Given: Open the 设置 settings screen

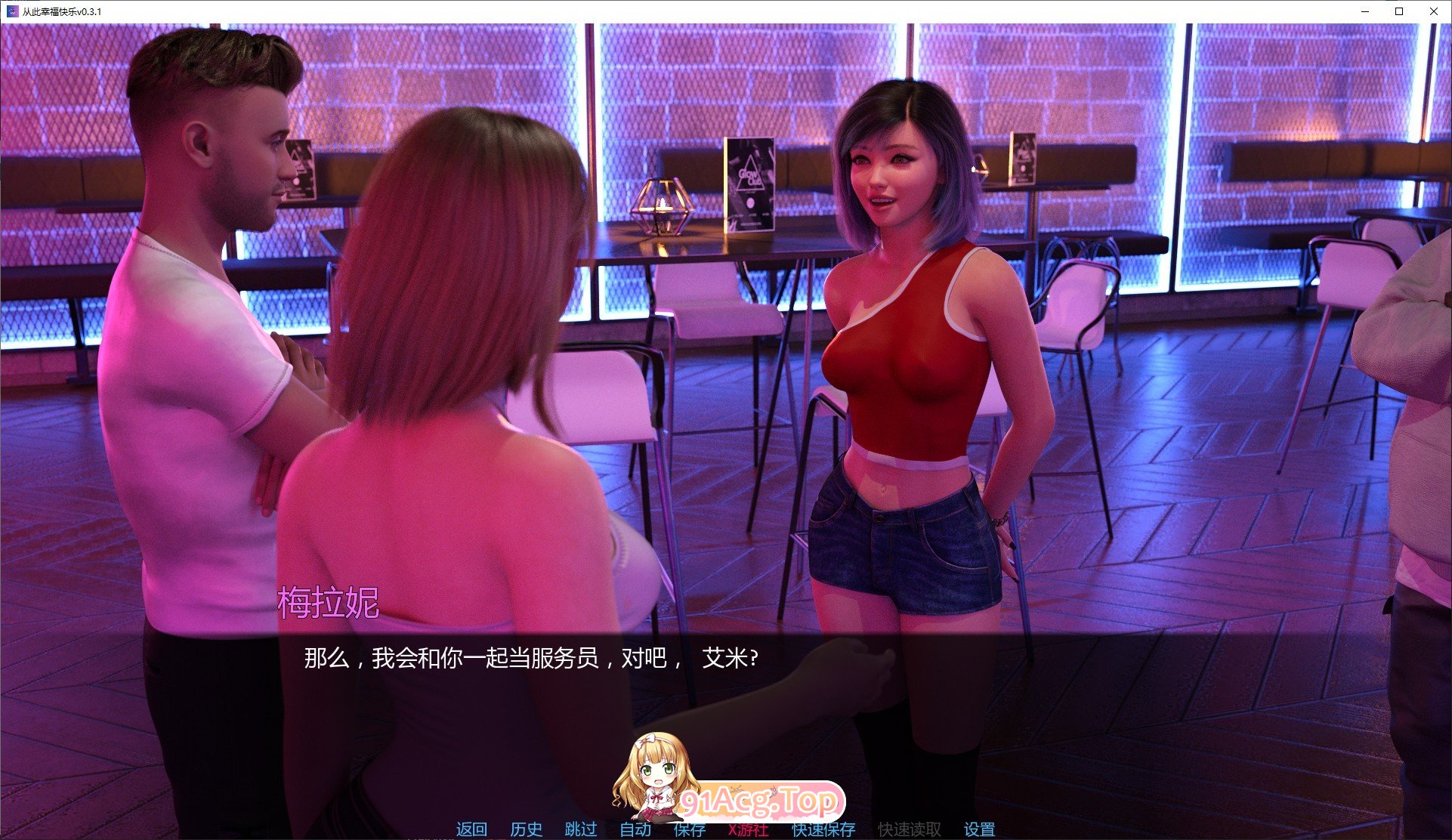Looking at the screenshot, I should (978, 829).
